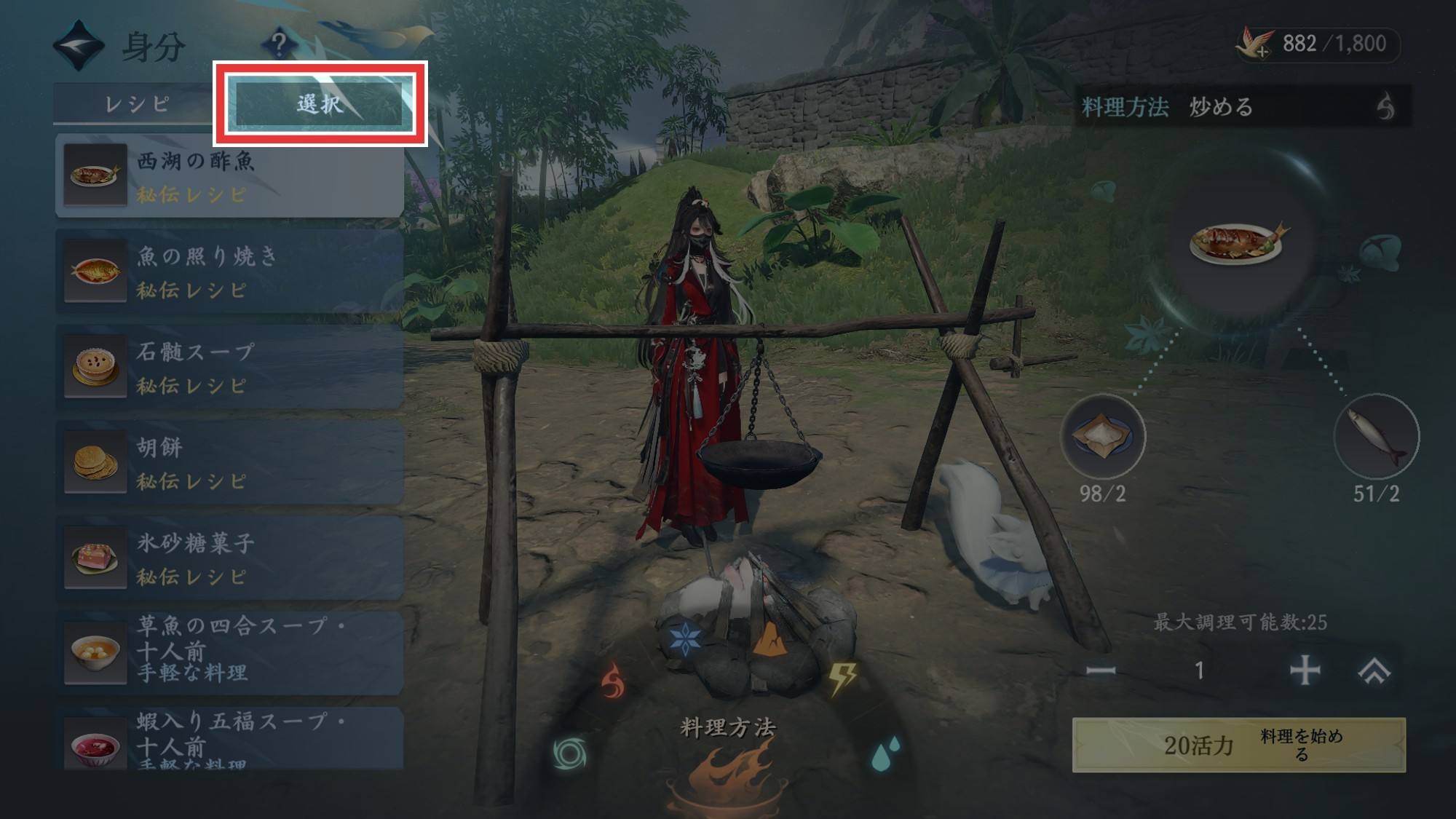Switch to the レシピ tab
Screen dimensions: 1456x819
[x=137, y=104]
